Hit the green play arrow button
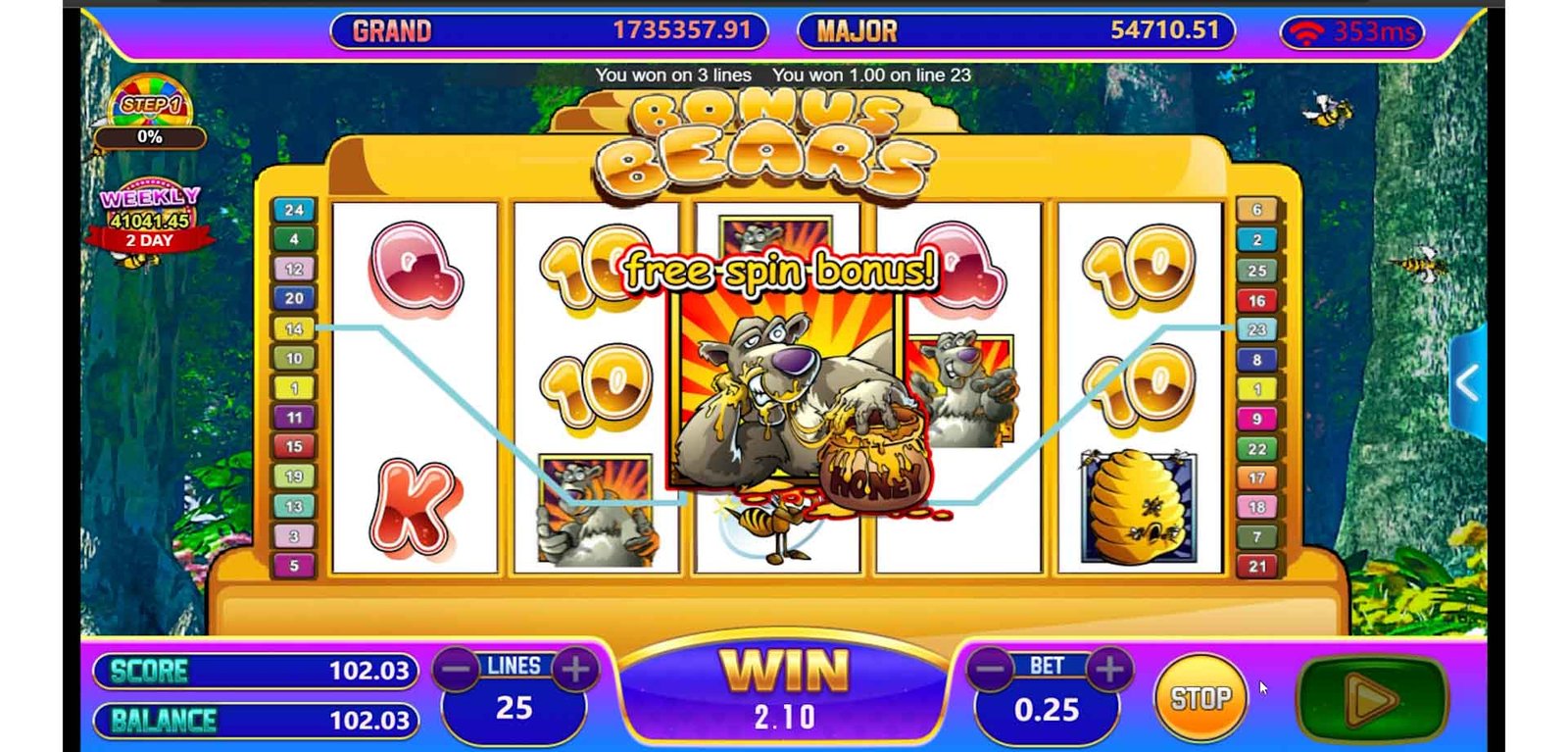Viewport: 1568px width, 752px height. (x=1371, y=699)
